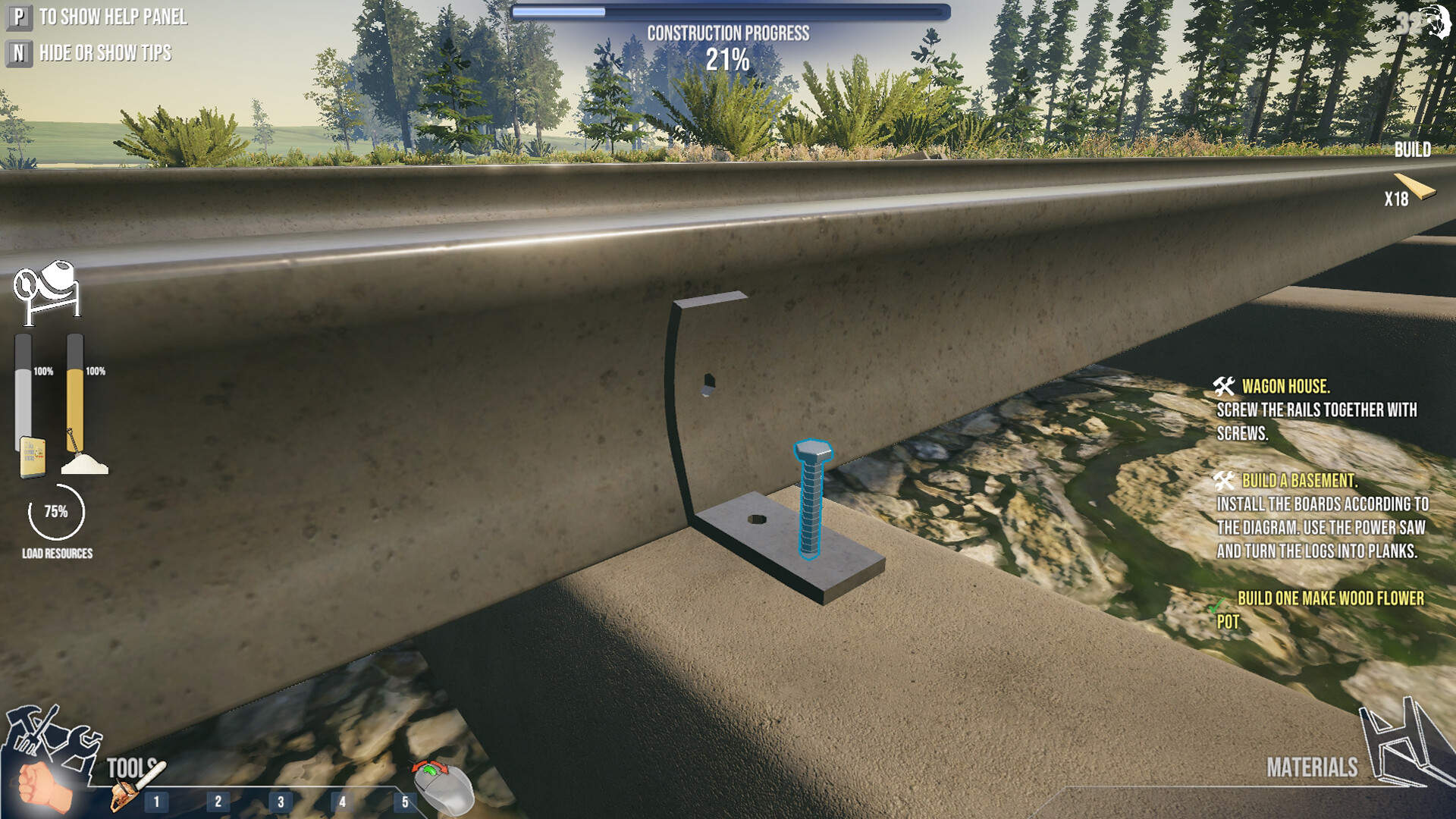Open hotbar slot 3

click(281, 800)
